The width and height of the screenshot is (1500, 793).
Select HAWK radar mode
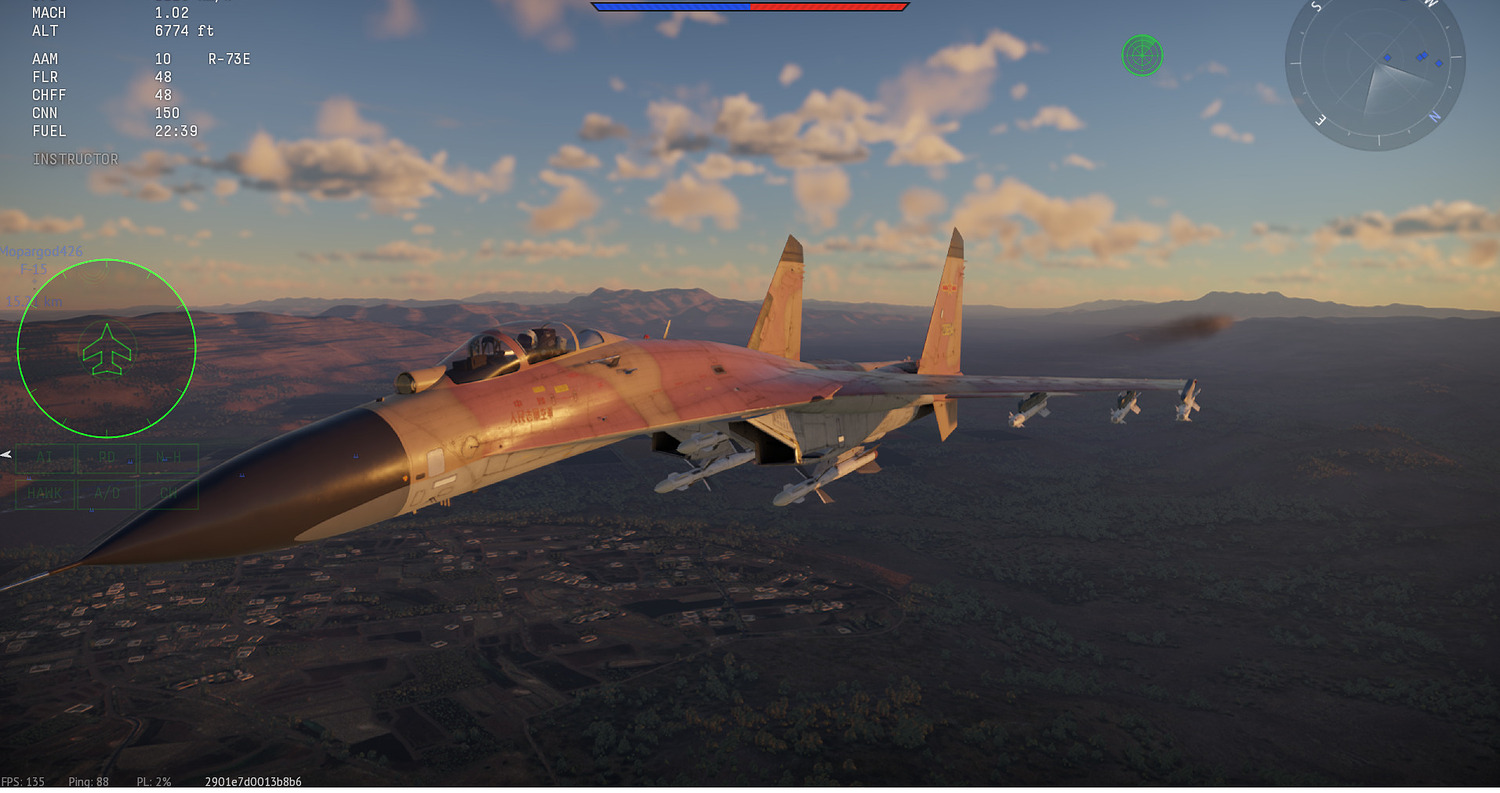tap(44, 493)
